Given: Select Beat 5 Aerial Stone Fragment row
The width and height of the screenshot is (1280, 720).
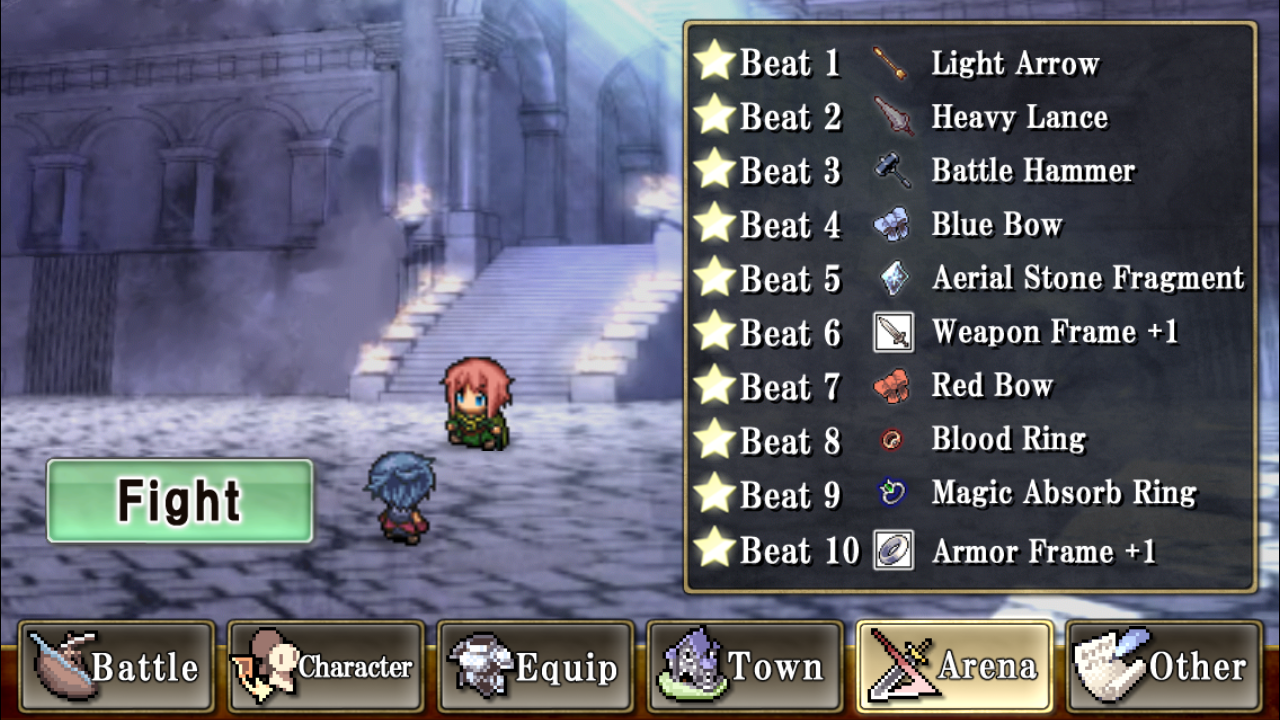Looking at the screenshot, I should click(x=969, y=278).
